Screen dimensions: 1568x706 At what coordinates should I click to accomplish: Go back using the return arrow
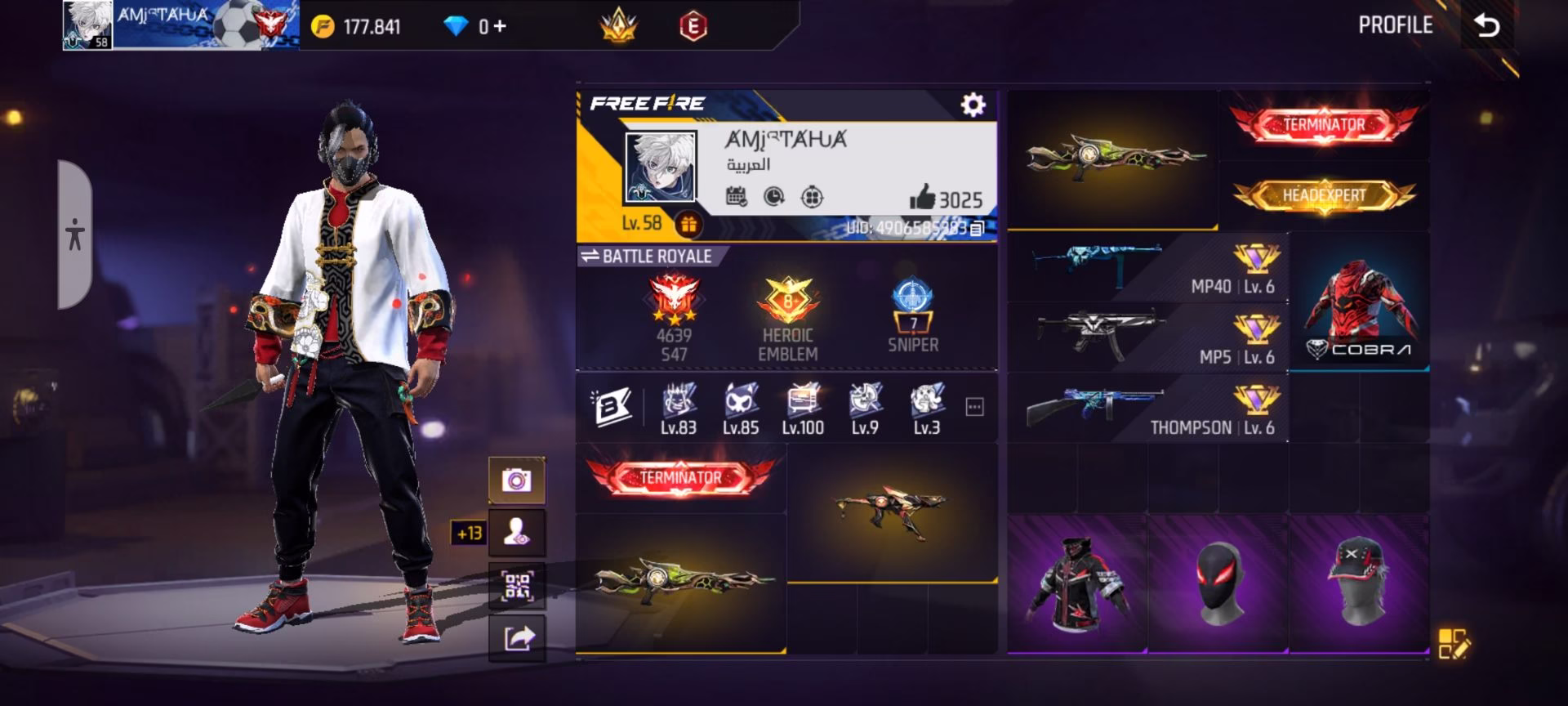pos(1487,26)
